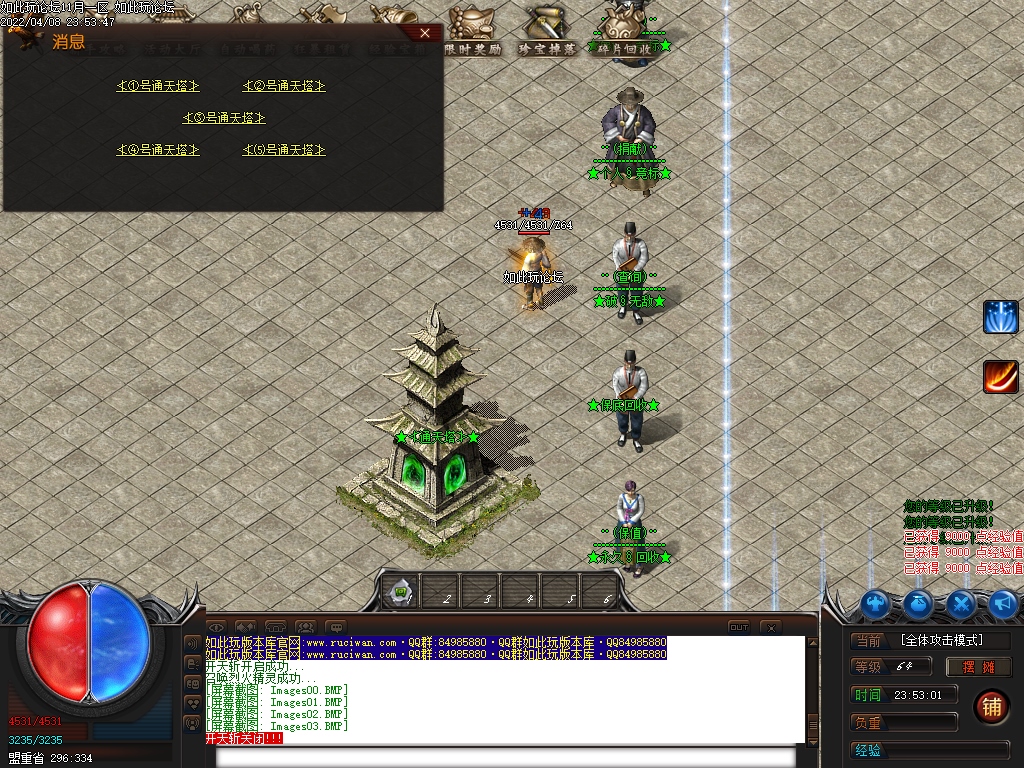
Task: Open the shop via the red 铺 button
Action: (991, 706)
